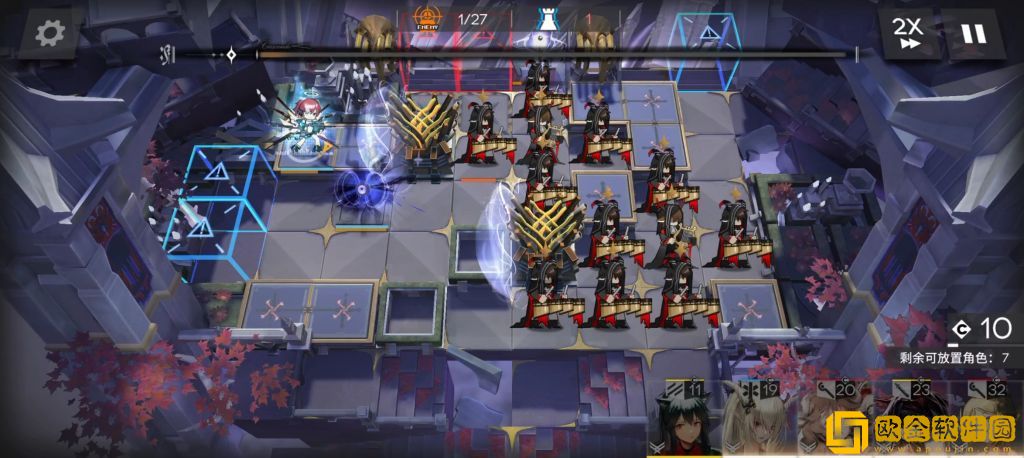The width and height of the screenshot is (1024, 458).
Task: Open the gear settings menu
Action: coord(49,33)
